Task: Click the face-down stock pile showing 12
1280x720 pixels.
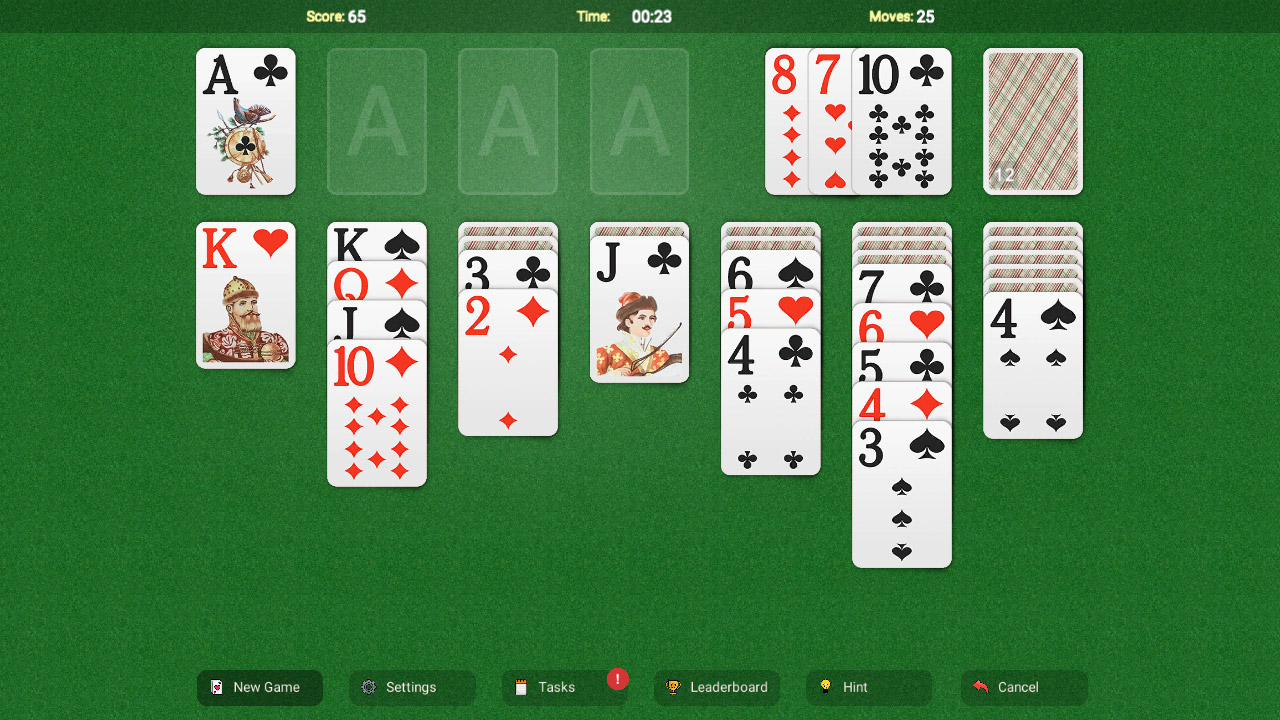Action: tap(1032, 121)
